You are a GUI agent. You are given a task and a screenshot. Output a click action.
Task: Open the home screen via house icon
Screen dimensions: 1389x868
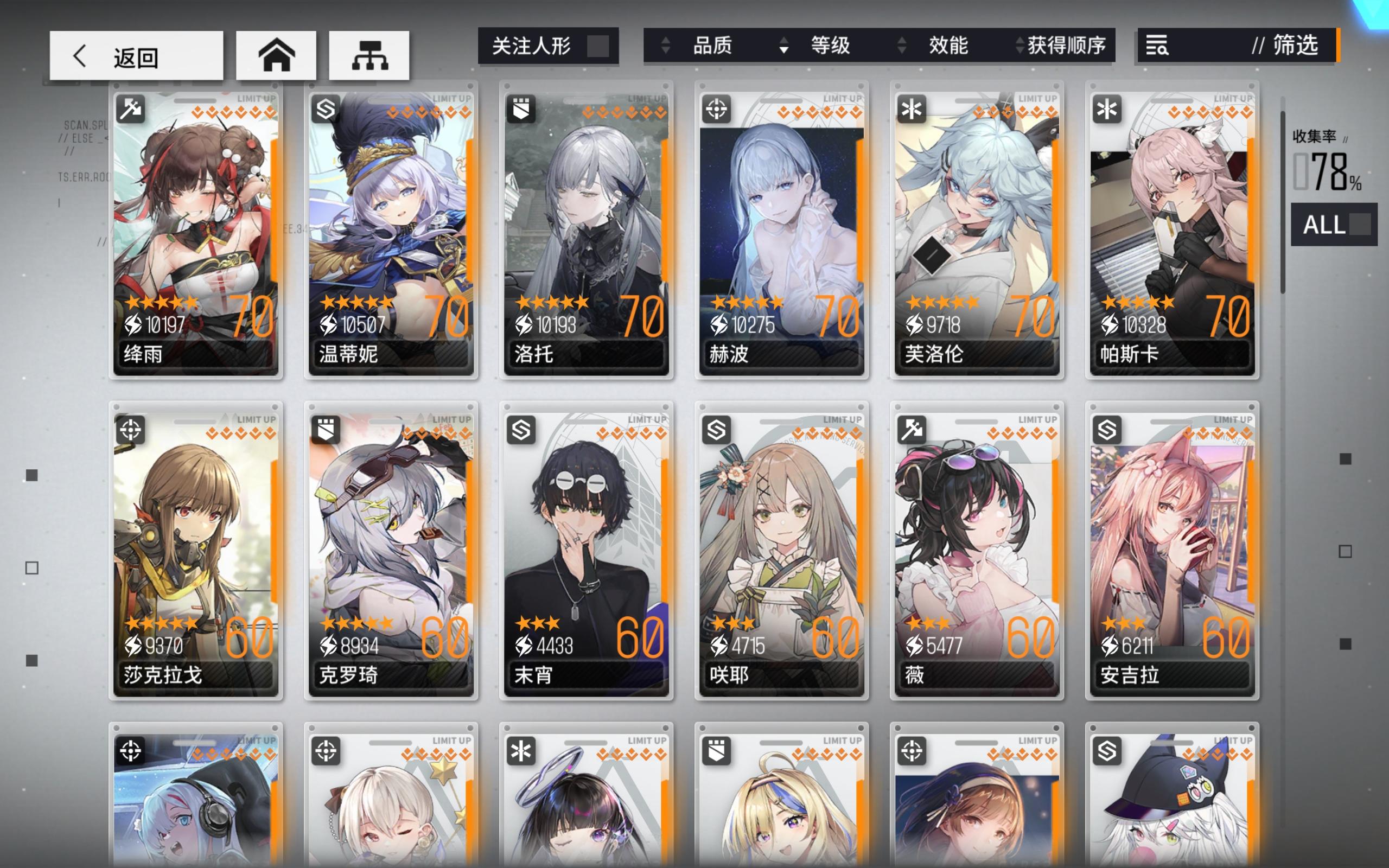point(276,55)
